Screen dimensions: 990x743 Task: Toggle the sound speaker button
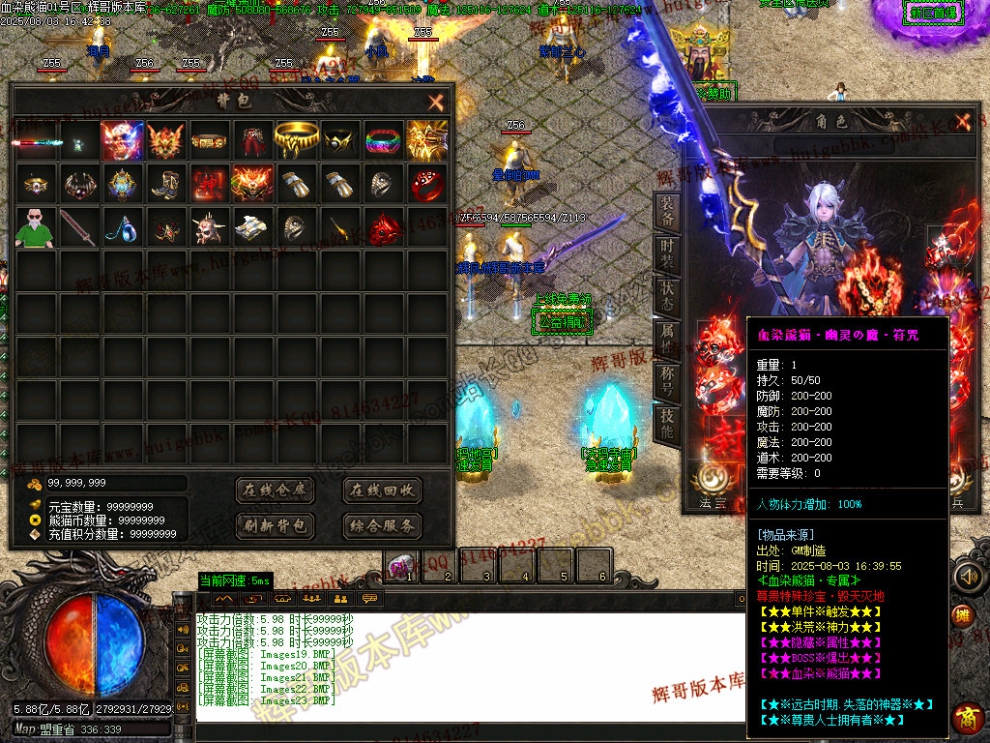(x=966, y=577)
